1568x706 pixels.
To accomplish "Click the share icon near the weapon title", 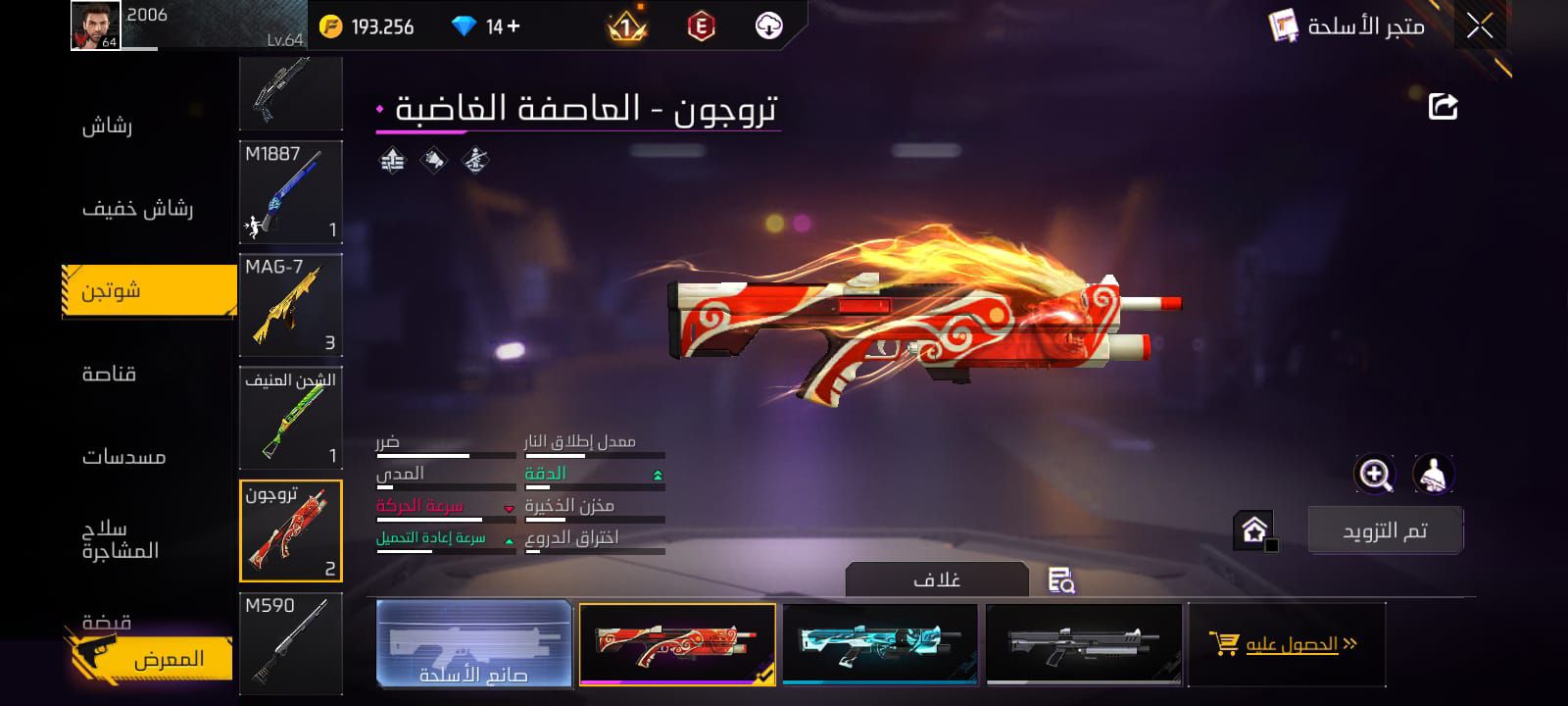I will pos(1441,108).
